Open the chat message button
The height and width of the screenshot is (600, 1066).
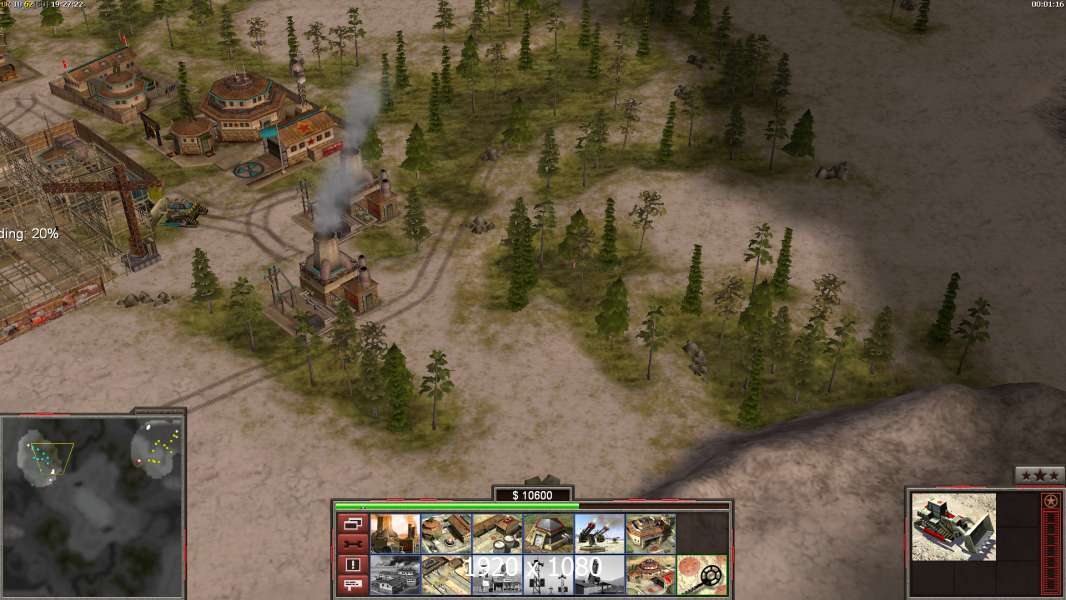[353, 585]
